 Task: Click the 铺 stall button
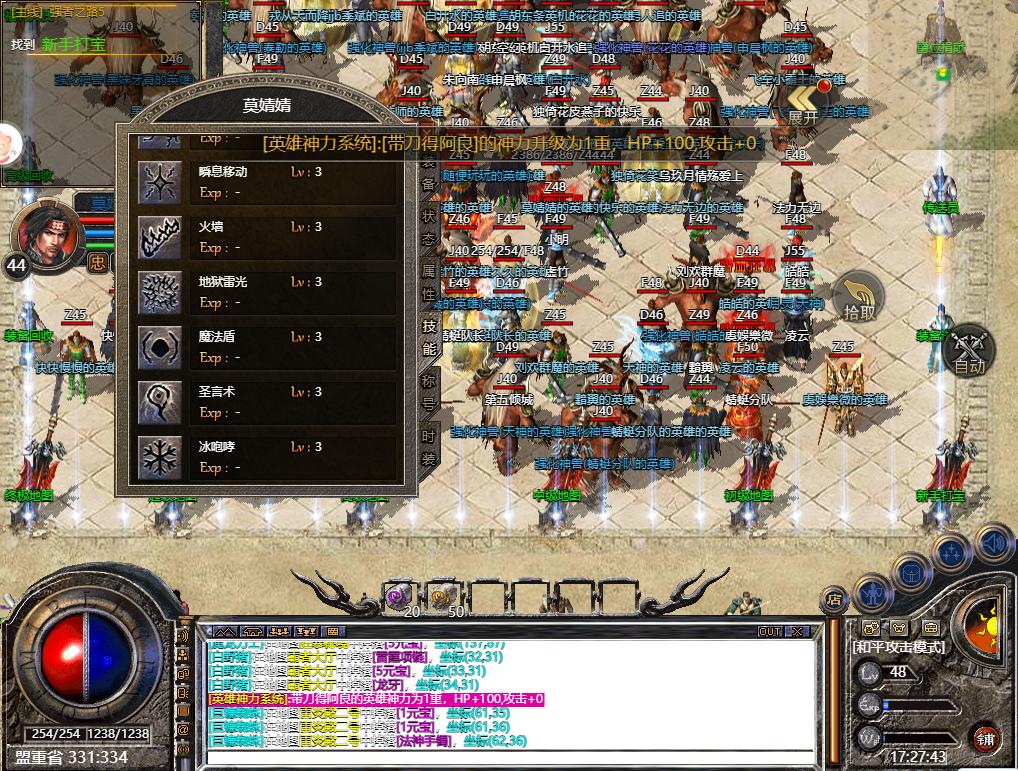[986, 739]
